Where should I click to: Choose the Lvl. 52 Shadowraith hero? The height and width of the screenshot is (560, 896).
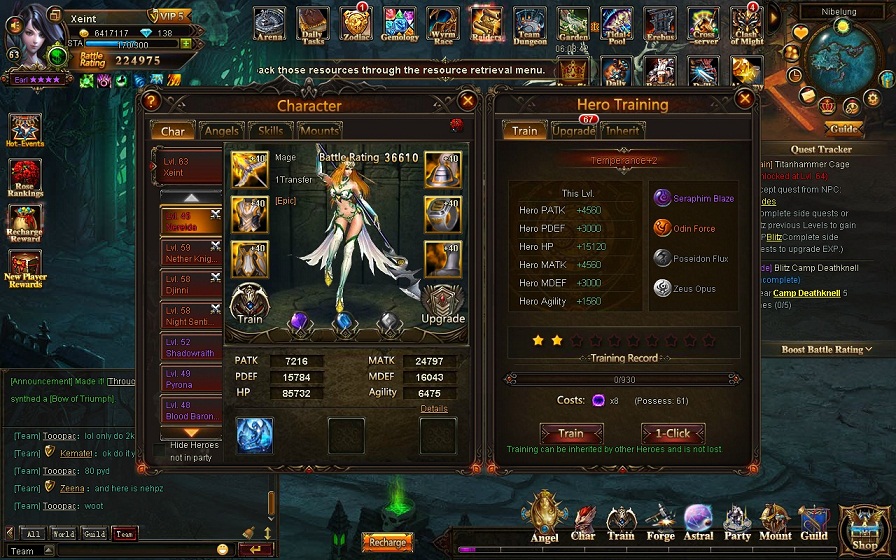click(191, 347)
